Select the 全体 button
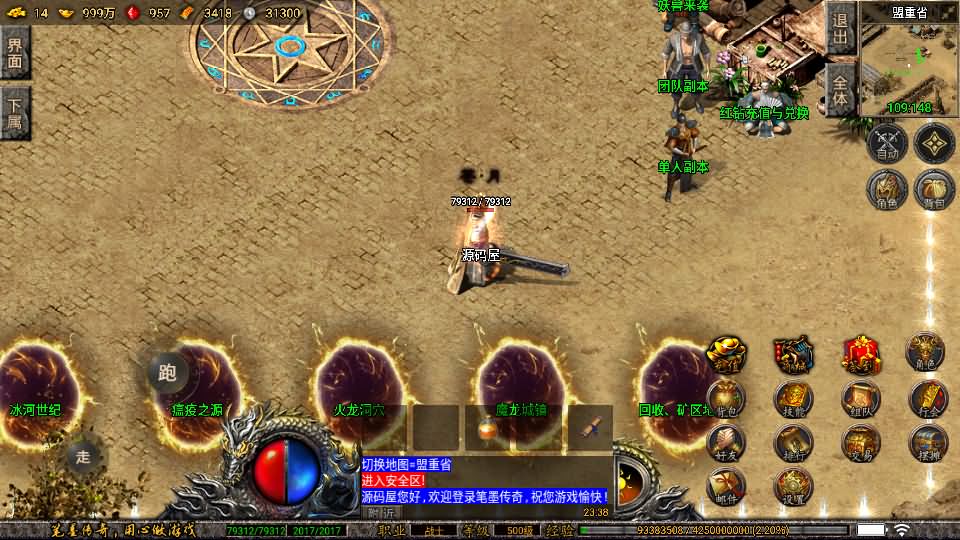The height and width of the screenshot is (540, 960). (840, 91)
